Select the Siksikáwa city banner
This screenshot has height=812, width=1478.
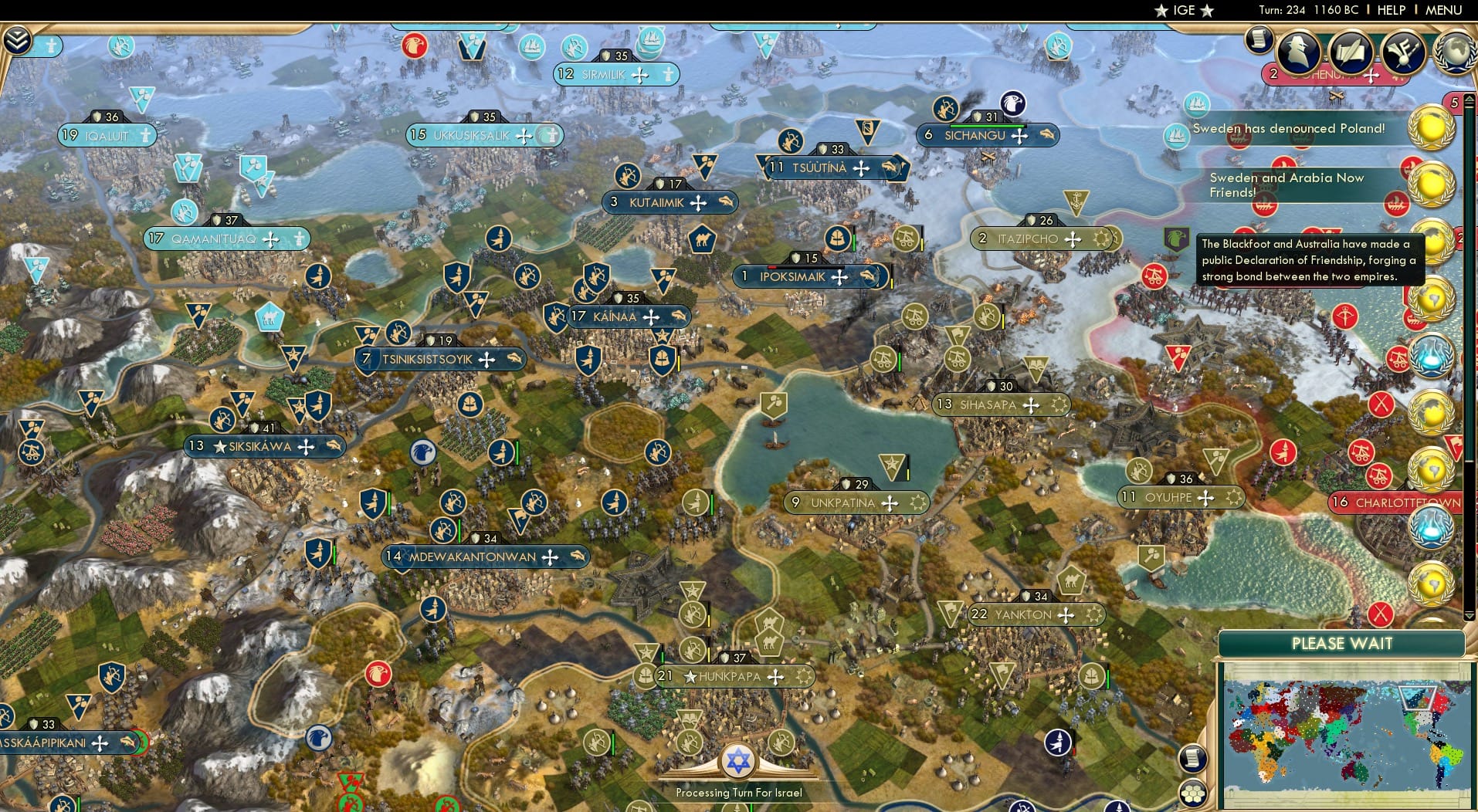pos(265,446)
